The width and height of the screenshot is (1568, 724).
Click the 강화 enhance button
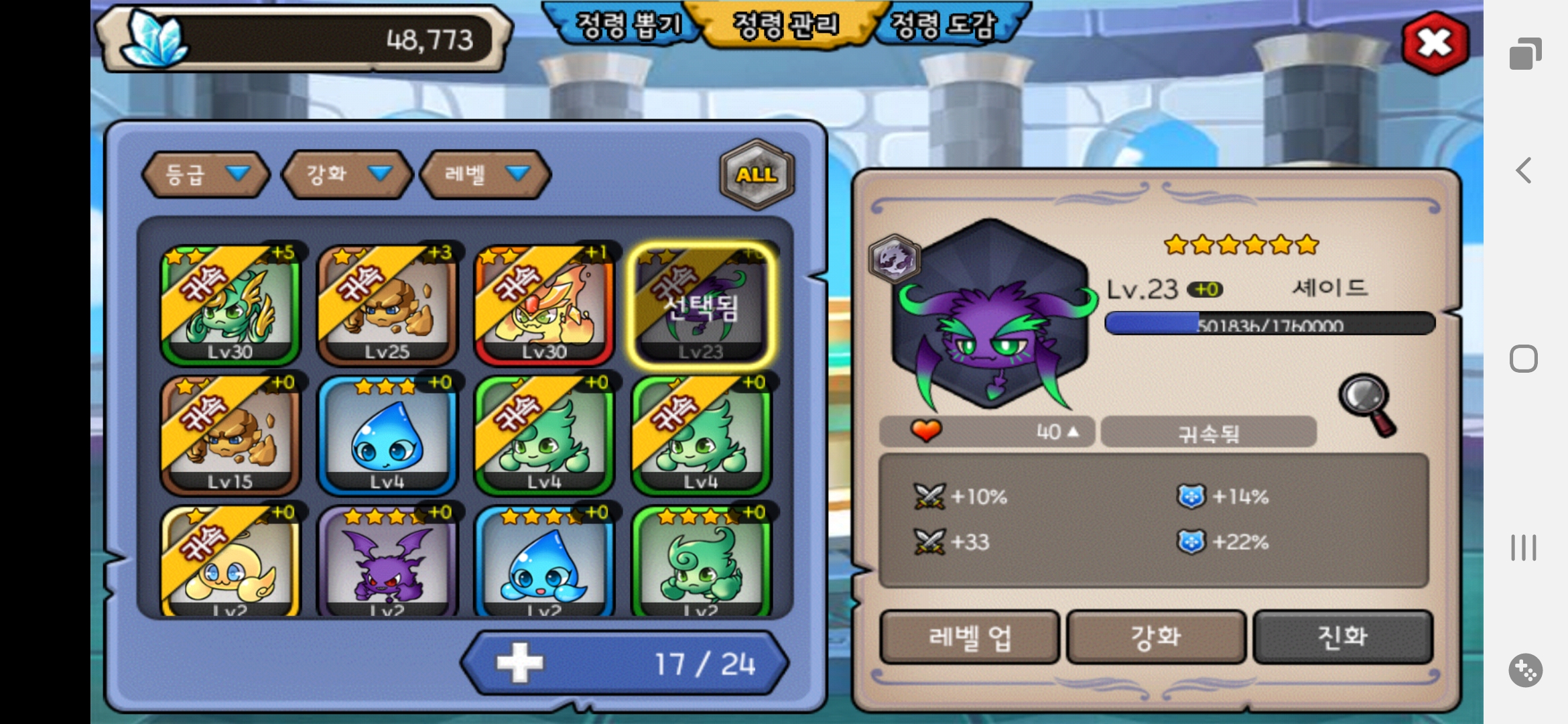(x=1156, y=637)
